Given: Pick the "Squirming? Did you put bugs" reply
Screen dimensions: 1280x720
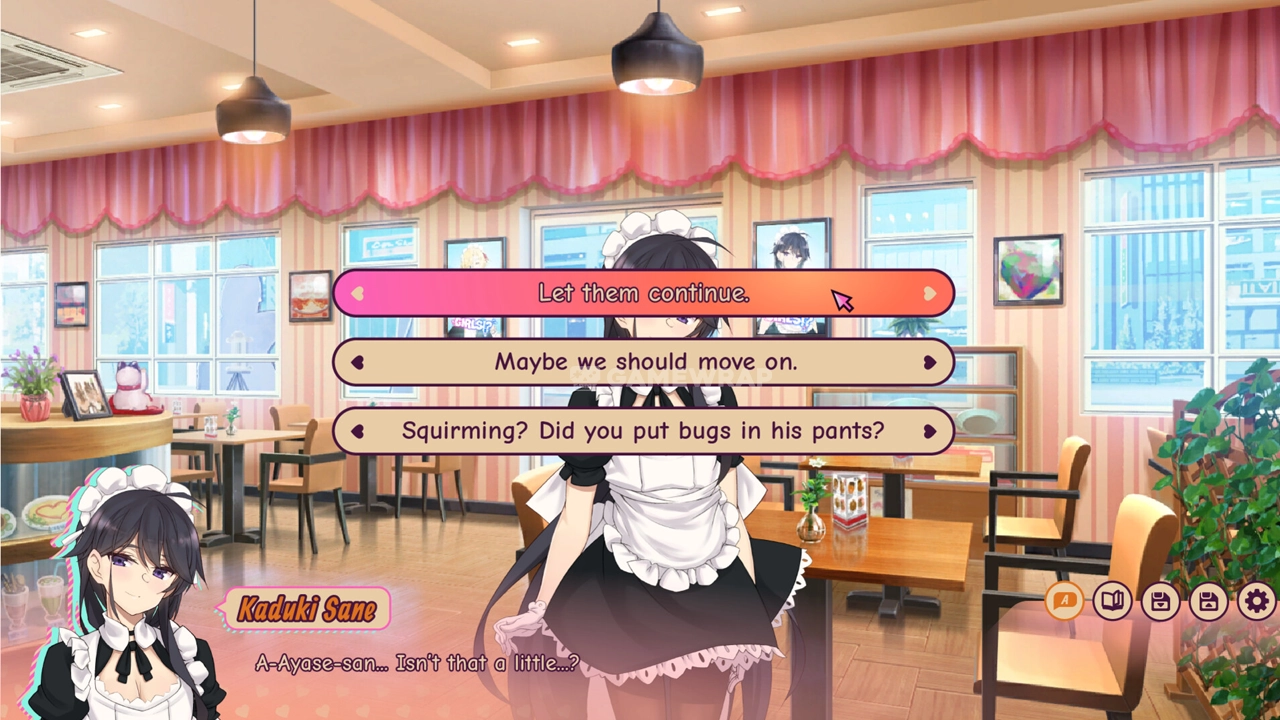Looking at the screenshot, I should 643,431.
